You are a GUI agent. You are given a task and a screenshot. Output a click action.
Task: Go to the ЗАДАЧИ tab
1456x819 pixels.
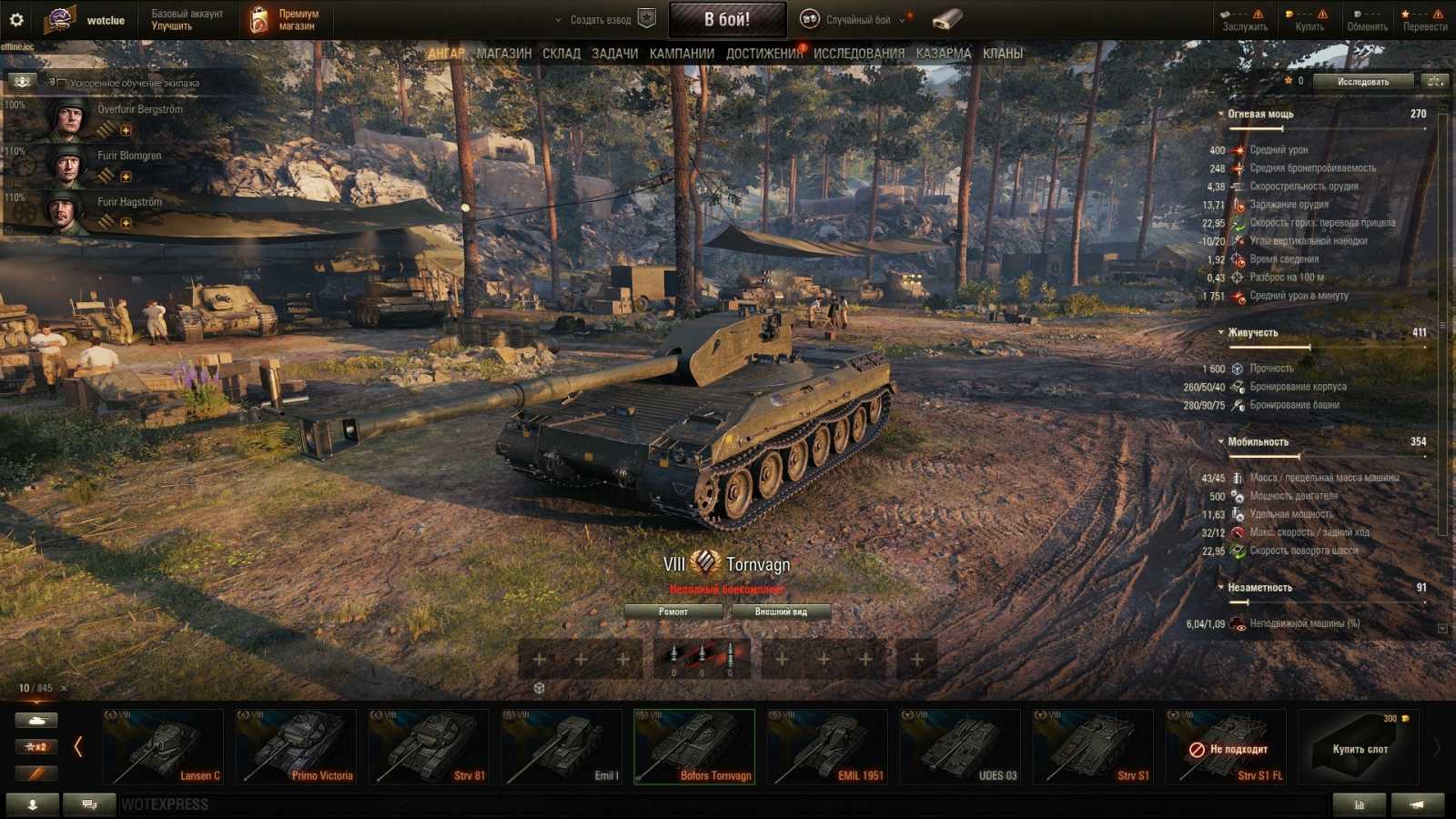pos(615,54)
